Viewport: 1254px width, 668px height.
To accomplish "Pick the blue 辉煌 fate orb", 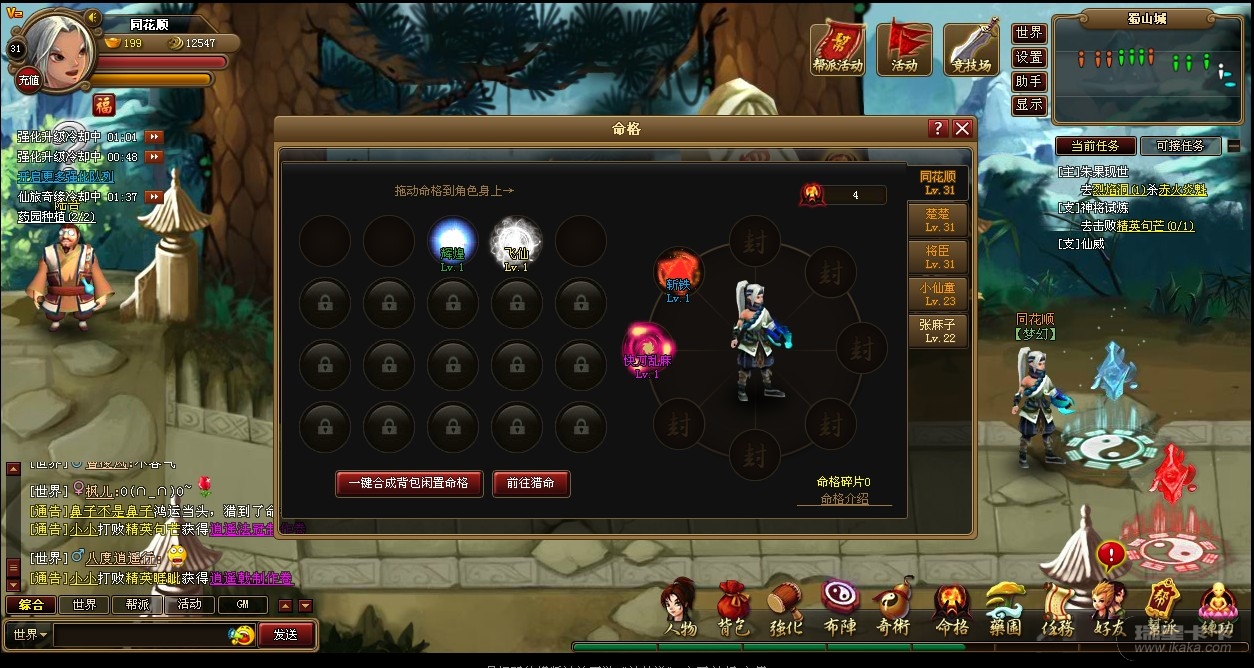I will pyautogui.click(x=452, y=241).
